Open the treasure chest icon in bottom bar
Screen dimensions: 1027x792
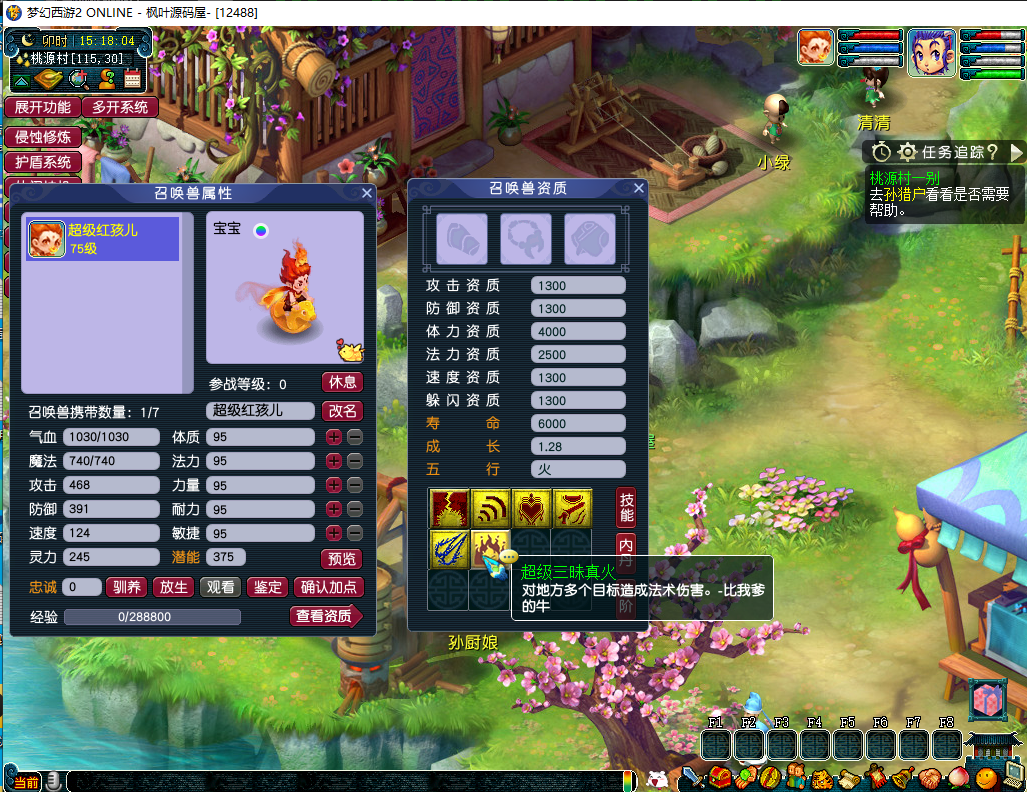tap(720, 776)
